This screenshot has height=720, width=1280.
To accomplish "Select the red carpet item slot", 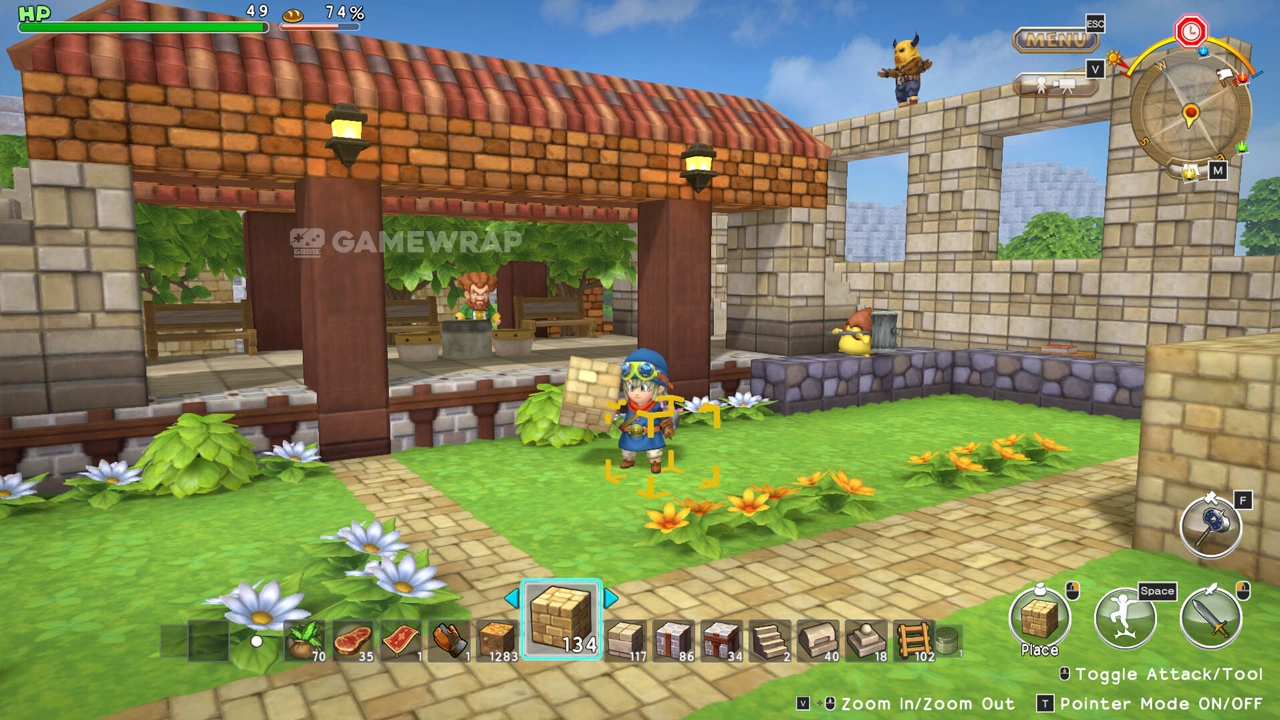I will (x=401, y=640).
